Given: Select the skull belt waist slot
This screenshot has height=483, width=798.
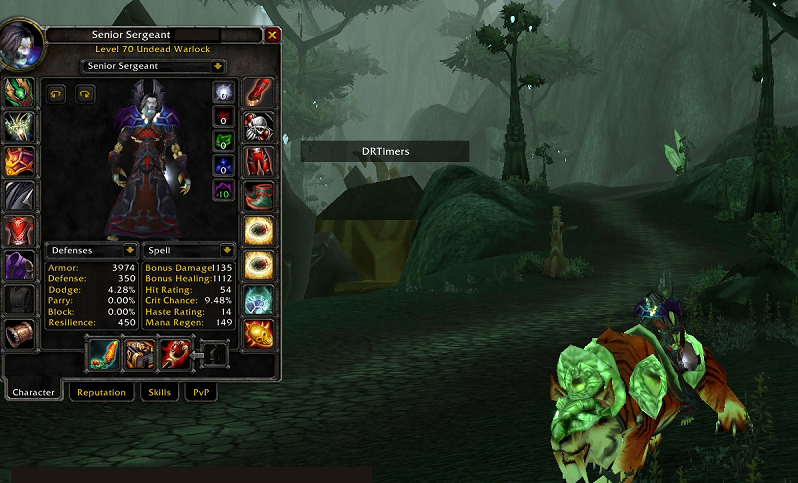Looking at the screenshot, I should click(259, 126).
